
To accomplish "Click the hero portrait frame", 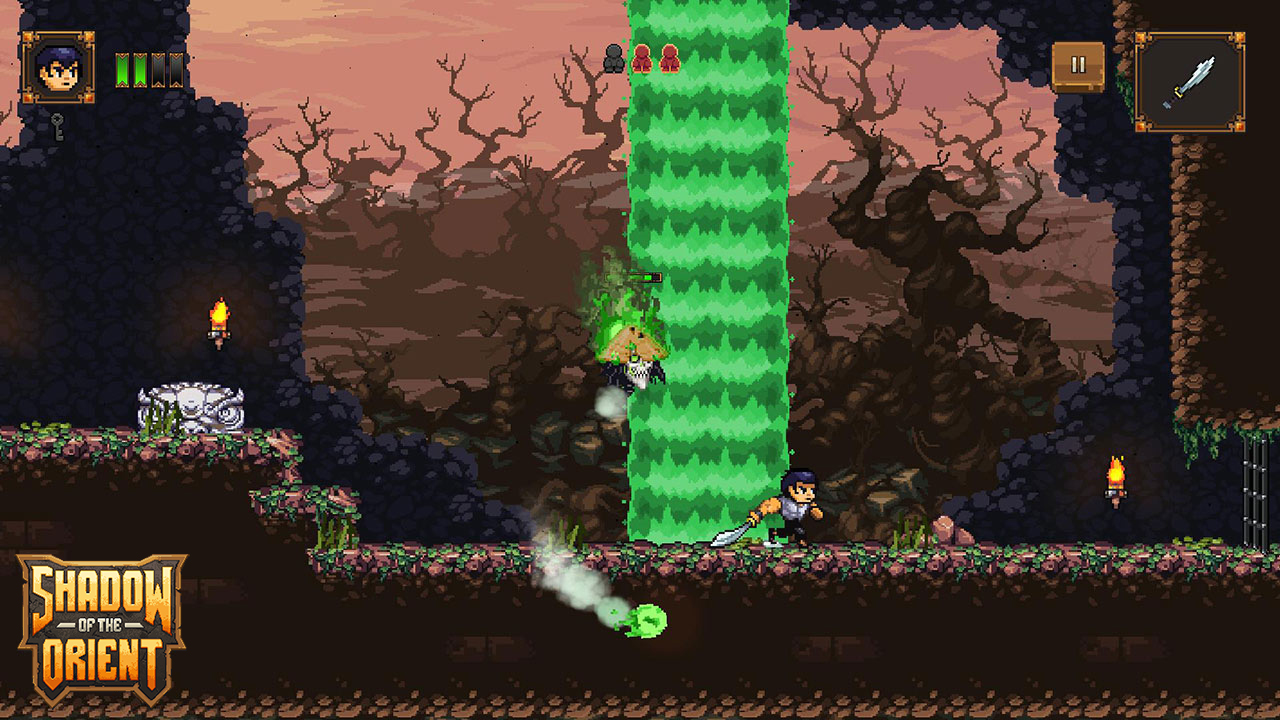I will [58, 67].
